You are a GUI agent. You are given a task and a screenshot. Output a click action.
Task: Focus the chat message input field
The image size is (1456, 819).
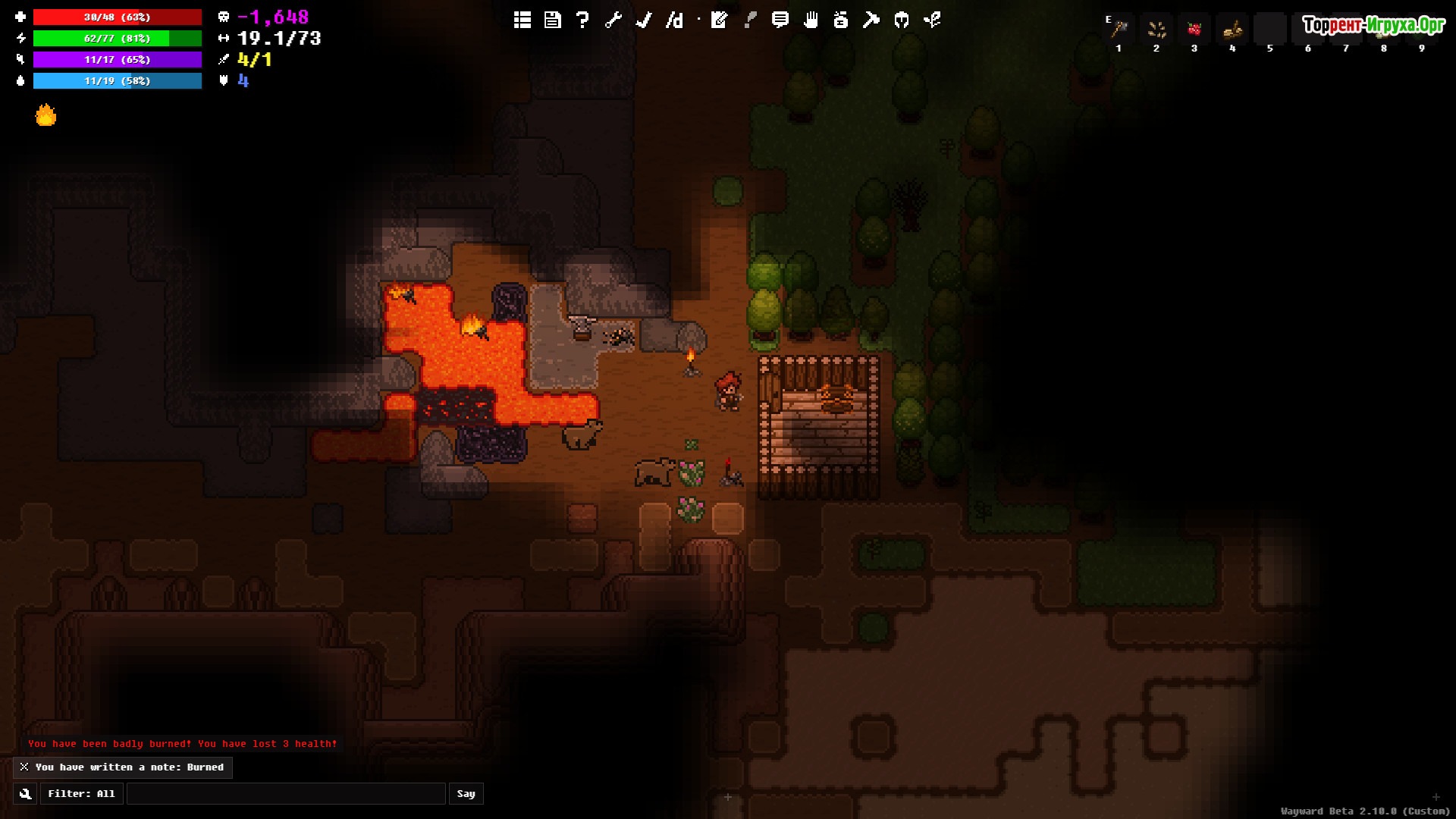pos(286,794)
